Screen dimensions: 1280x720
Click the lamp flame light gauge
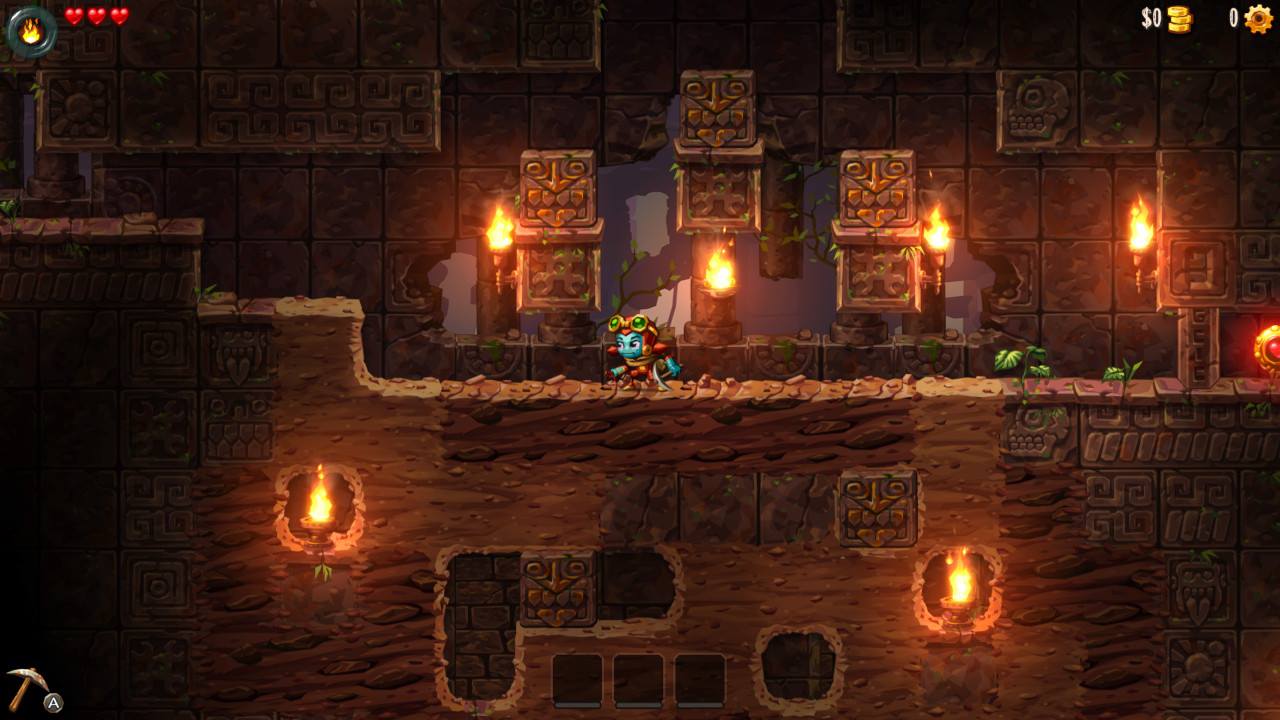(x=31, y=30)
